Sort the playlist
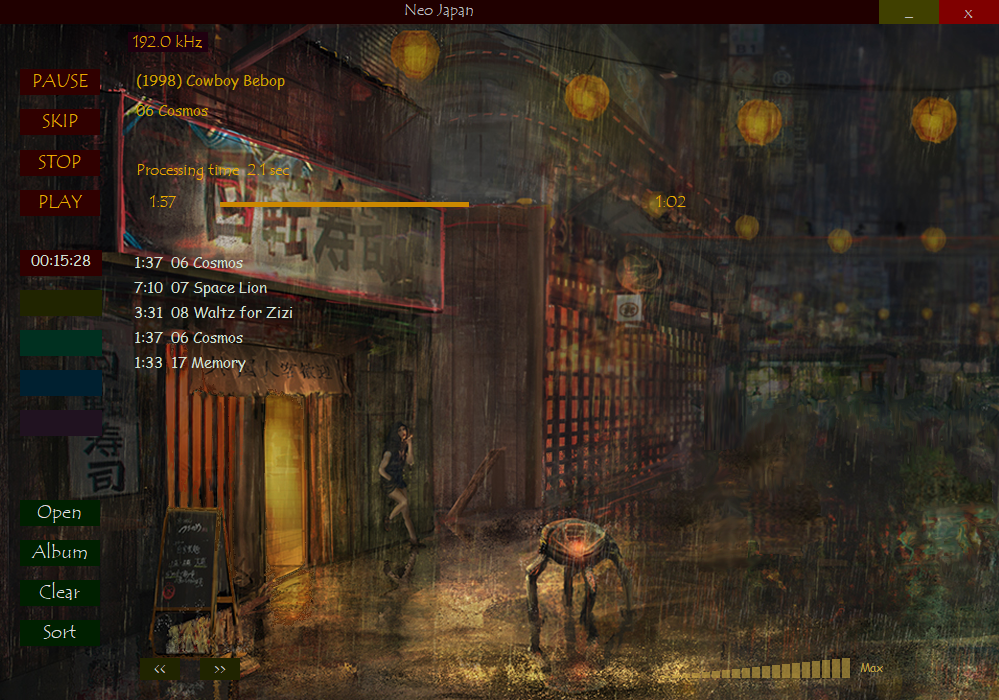999x700 pixels. coord(60,632)
